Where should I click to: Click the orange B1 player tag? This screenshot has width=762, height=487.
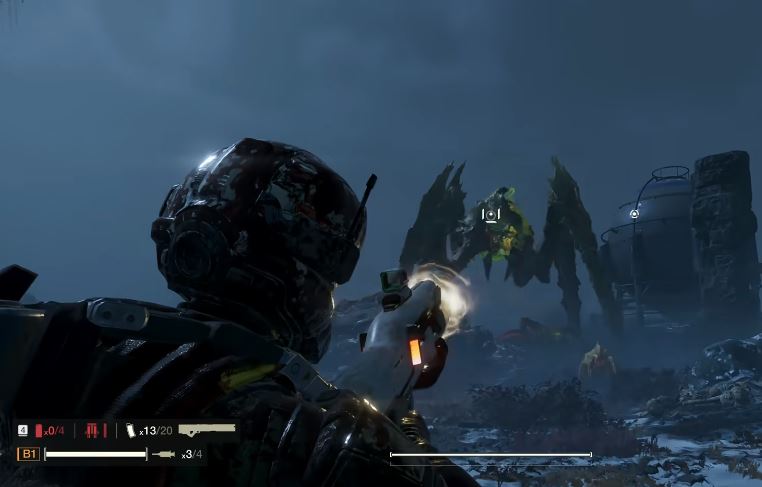click(28, 454)
